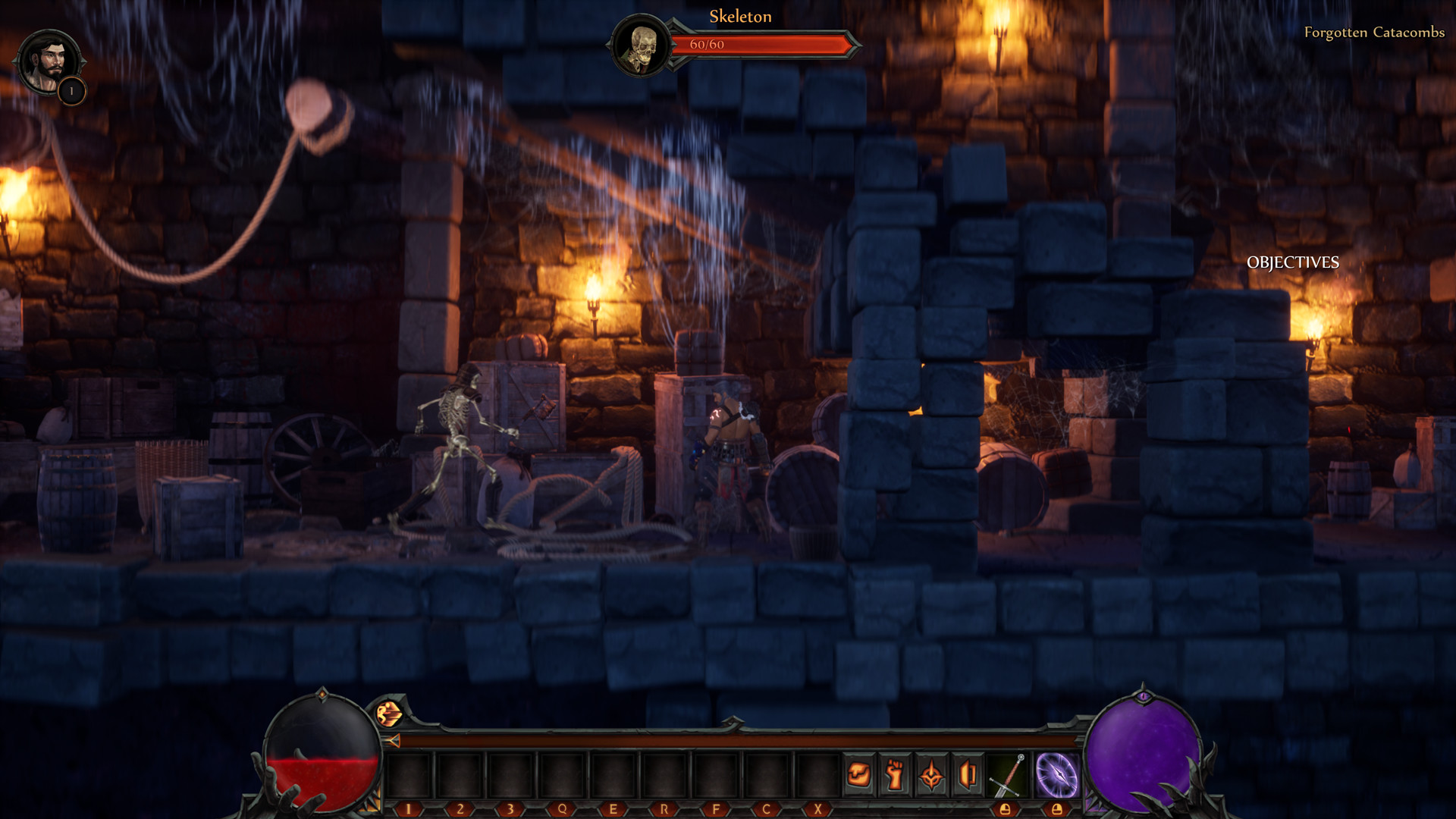
Task: Click the running figure icon above hotbar
Action: 389,713
